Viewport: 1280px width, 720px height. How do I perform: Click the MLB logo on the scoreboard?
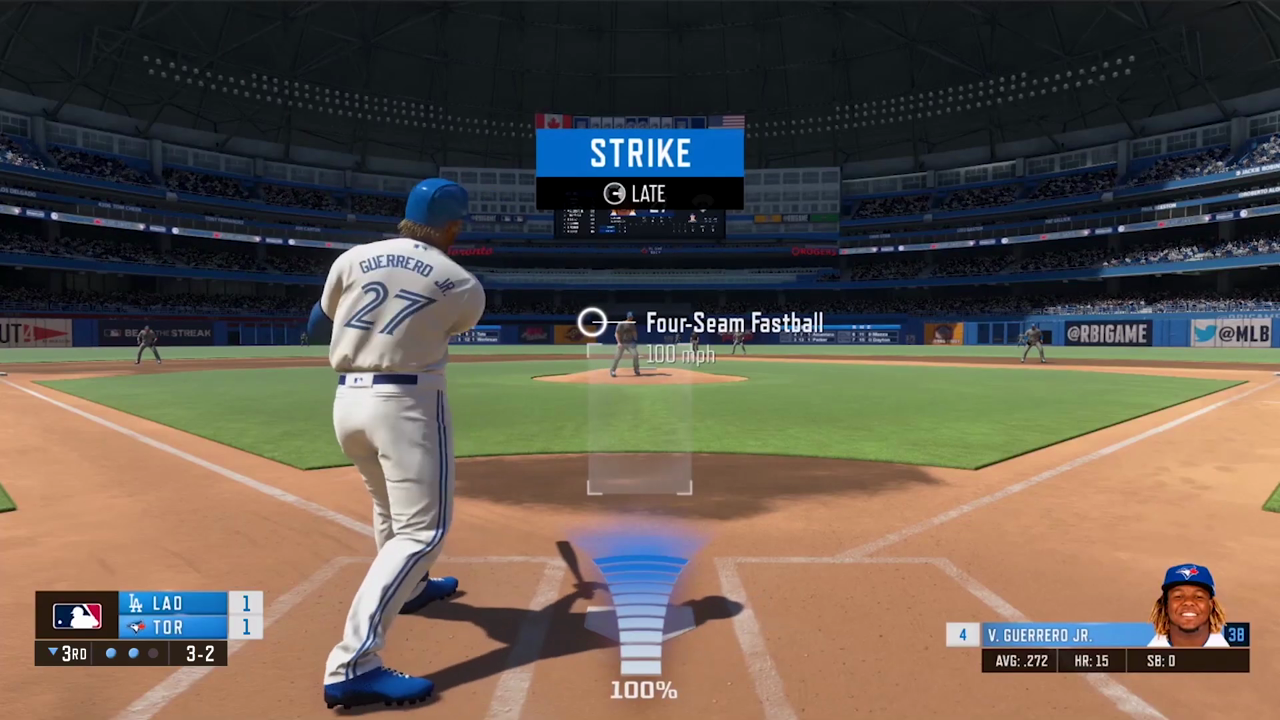[x=77, y=615]
